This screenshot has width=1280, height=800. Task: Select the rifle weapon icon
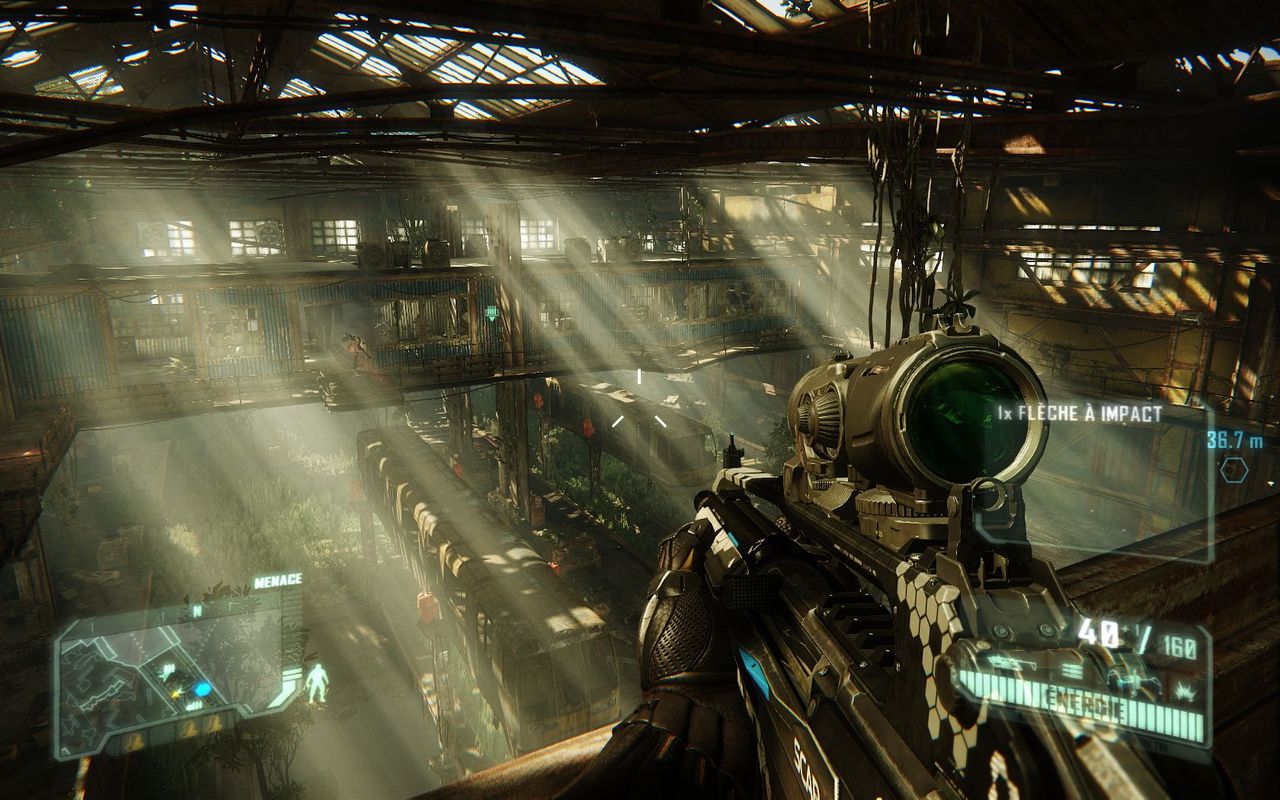[1008, 662]
